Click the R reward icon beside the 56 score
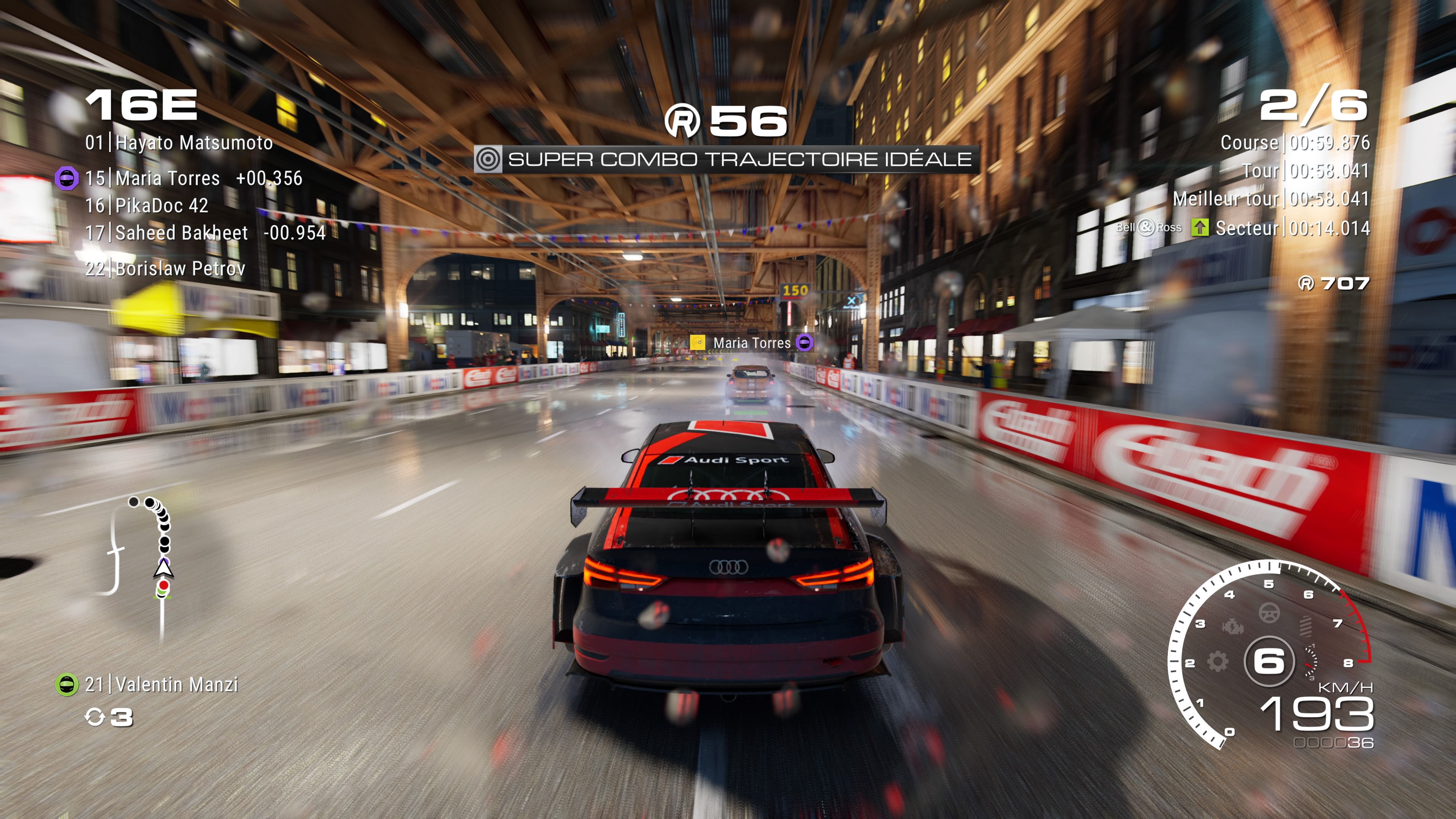Viewport: 1456px width, 819px height. (683, 119)
